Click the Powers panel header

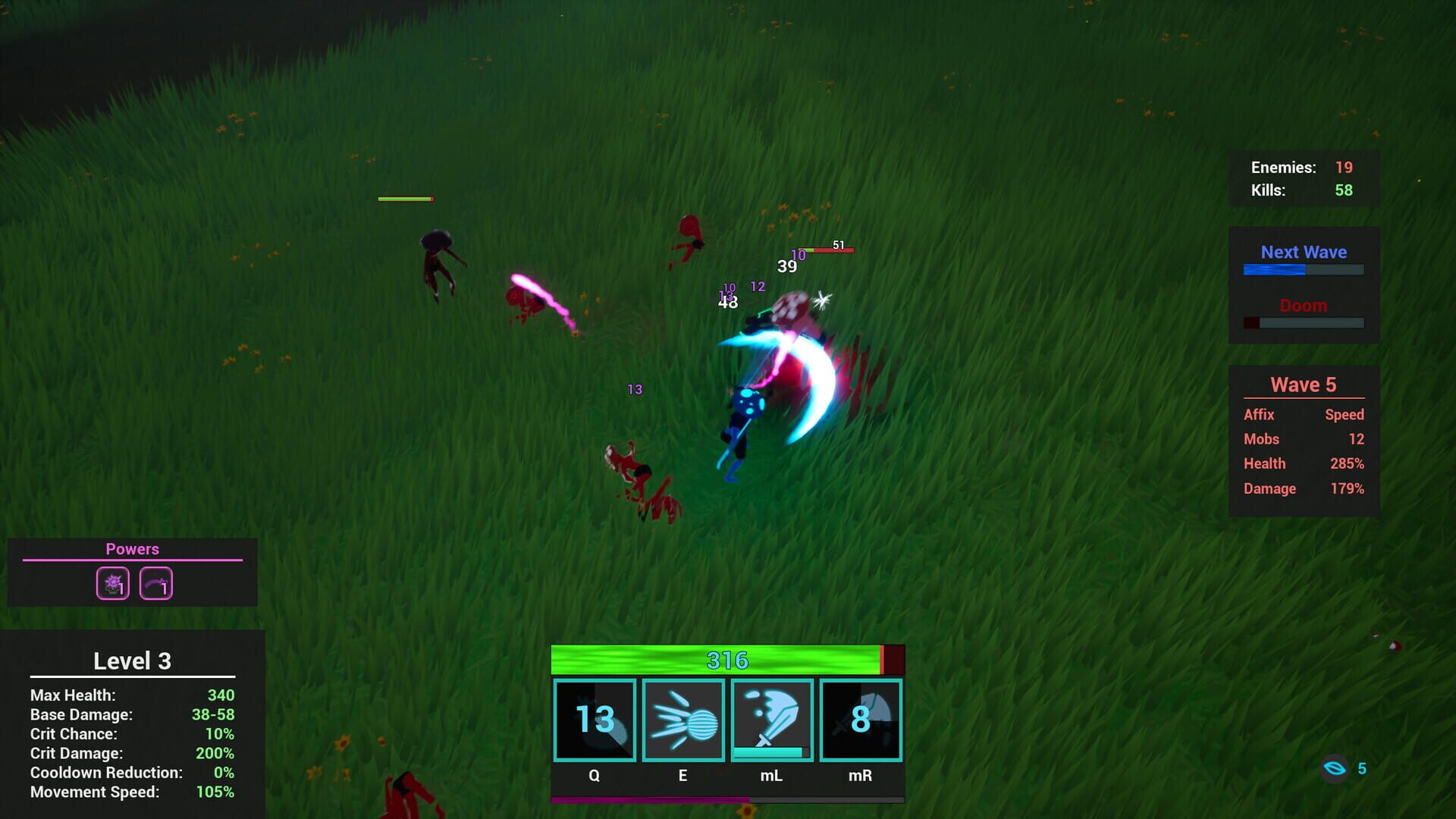[133, 549]
